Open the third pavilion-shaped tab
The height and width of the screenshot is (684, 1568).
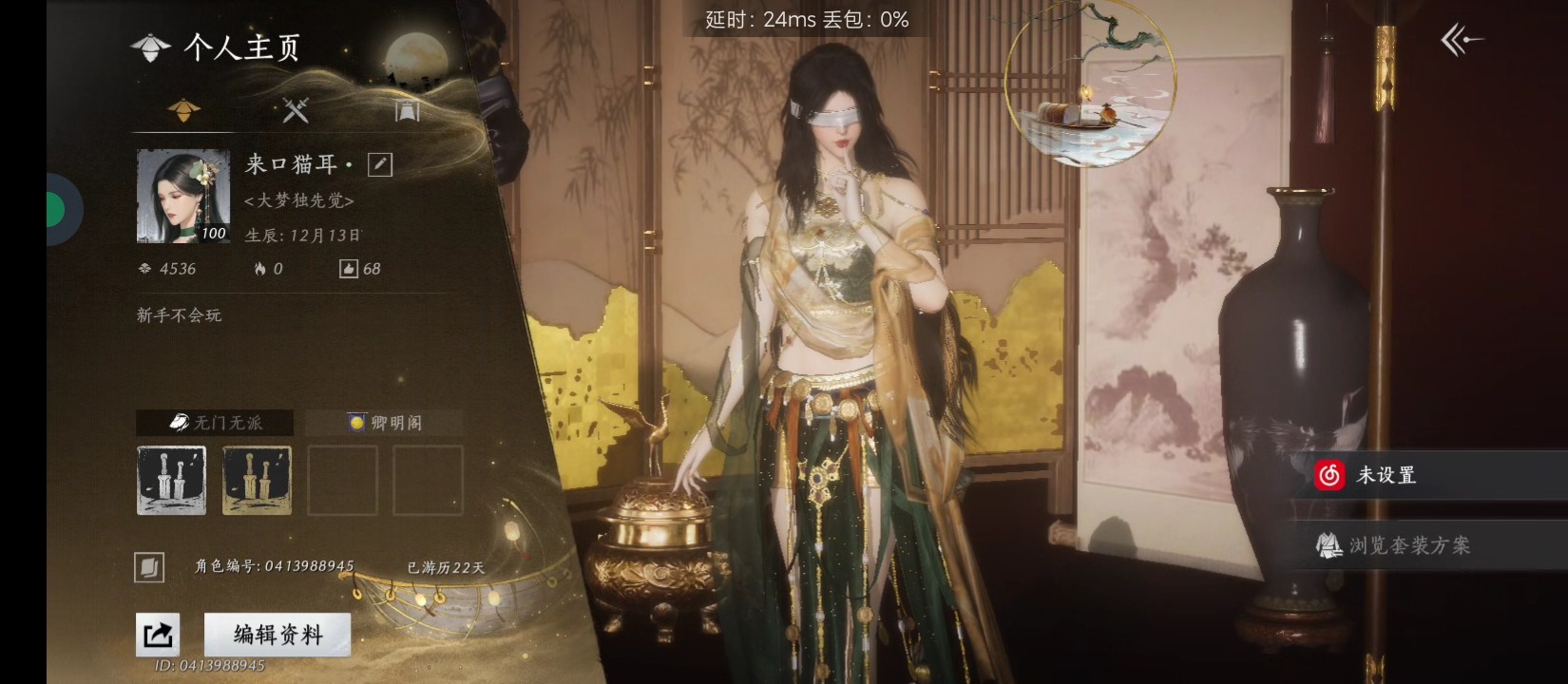pyautogui.click(x=407, y=110)
